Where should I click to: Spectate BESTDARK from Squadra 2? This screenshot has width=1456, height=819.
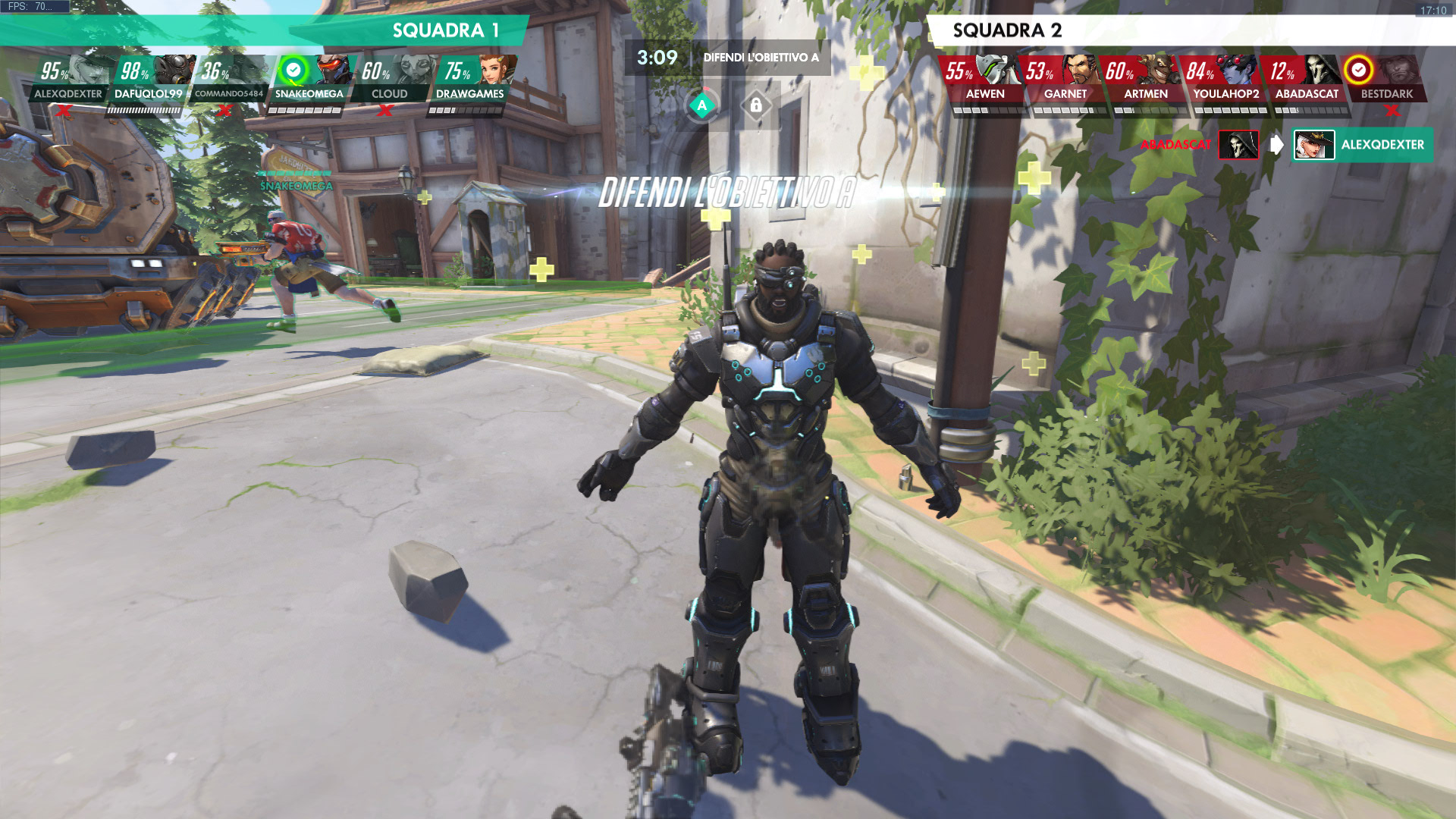pos(1386,79)
